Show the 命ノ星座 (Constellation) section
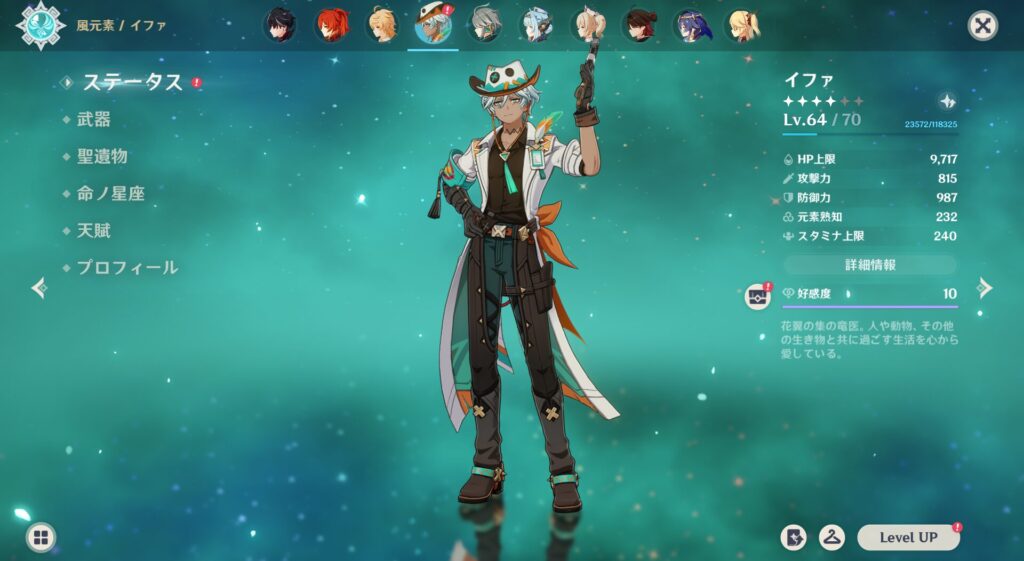The image size is (1024, 561). point(111,193)
